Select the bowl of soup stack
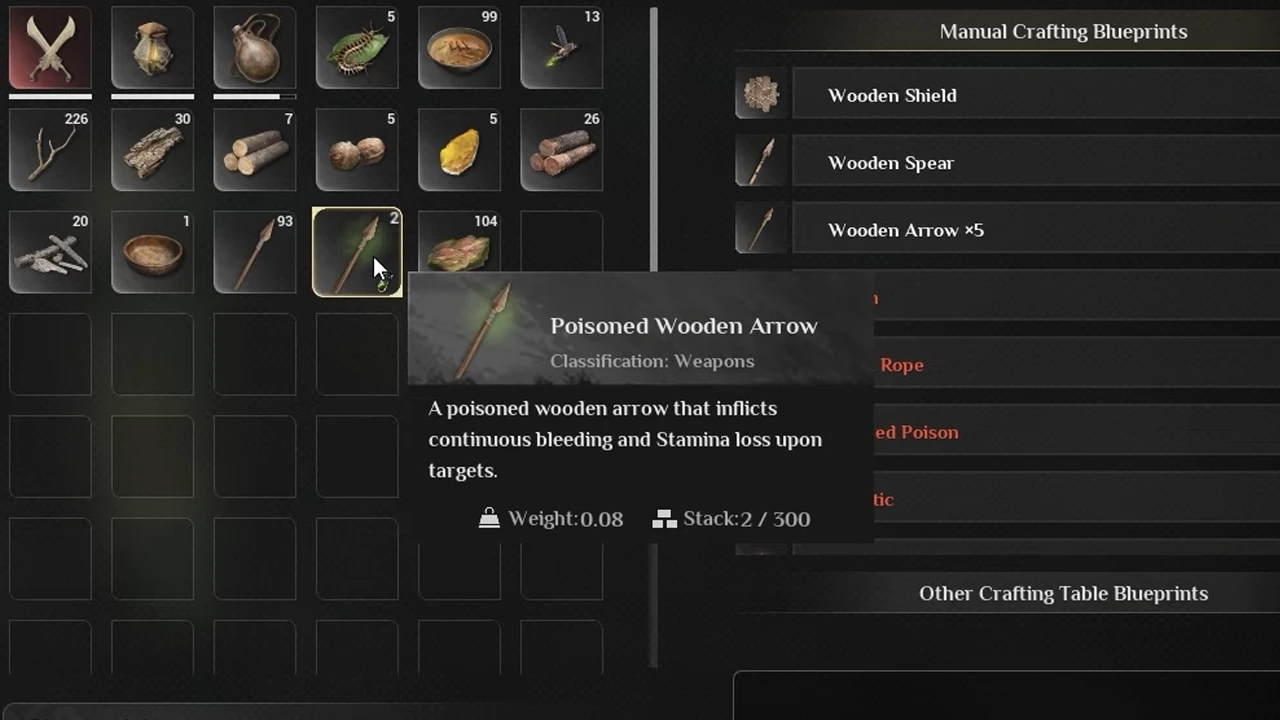This screenshot has height=720, width=1280. (459, 48)
